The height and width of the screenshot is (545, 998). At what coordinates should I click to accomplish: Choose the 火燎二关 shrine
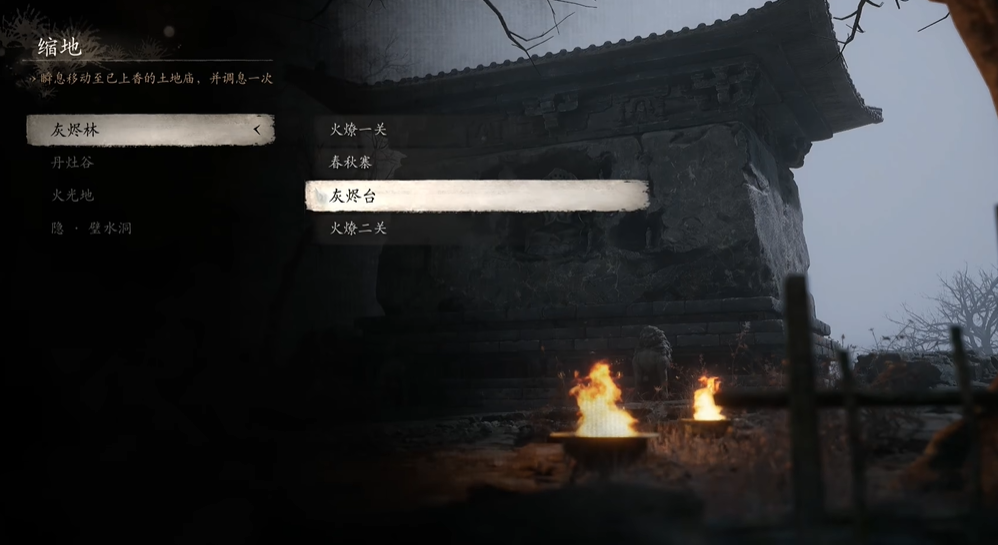click(x=358, y=229)
